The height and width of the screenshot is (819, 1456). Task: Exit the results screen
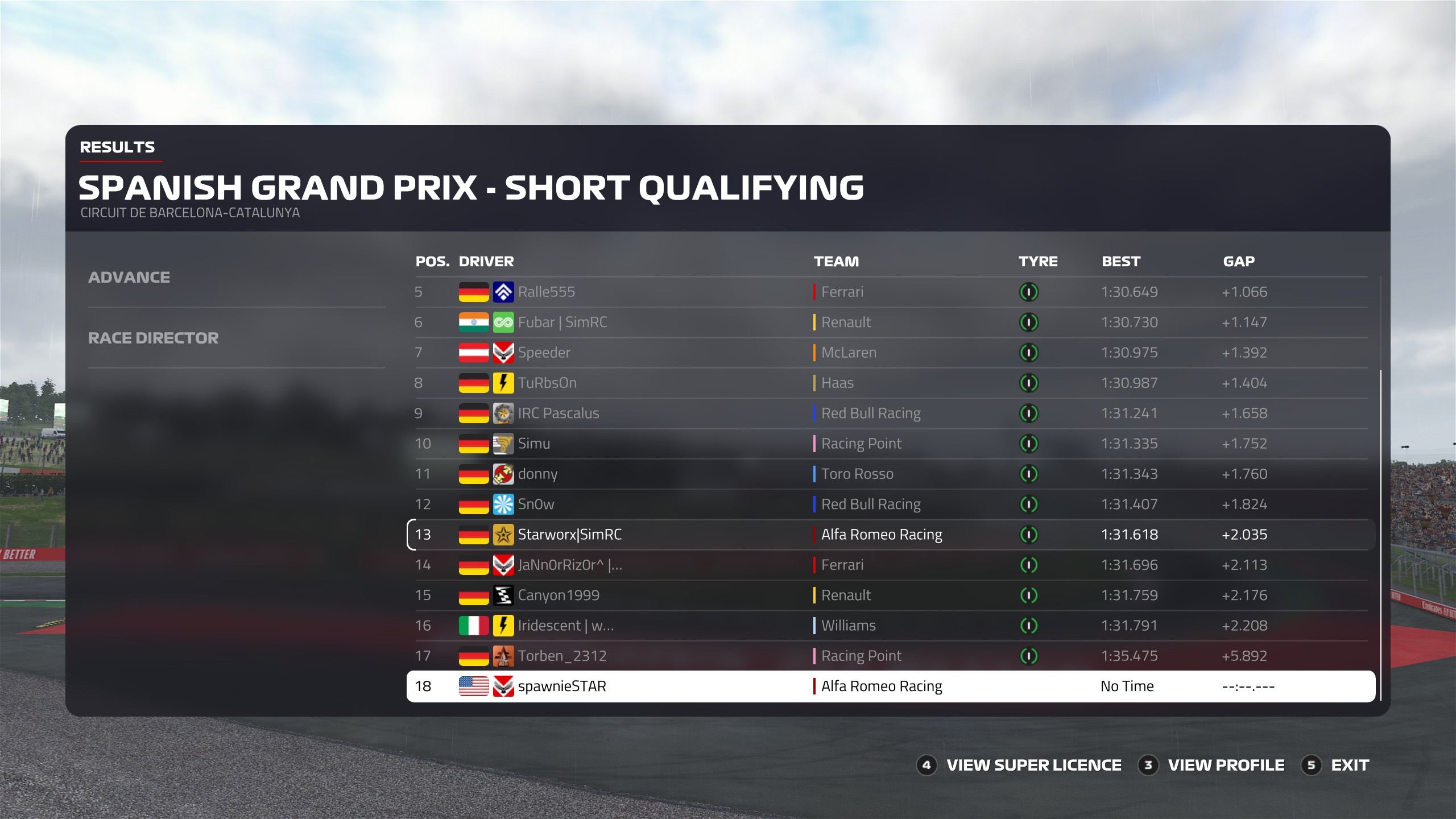[1349, 766]
